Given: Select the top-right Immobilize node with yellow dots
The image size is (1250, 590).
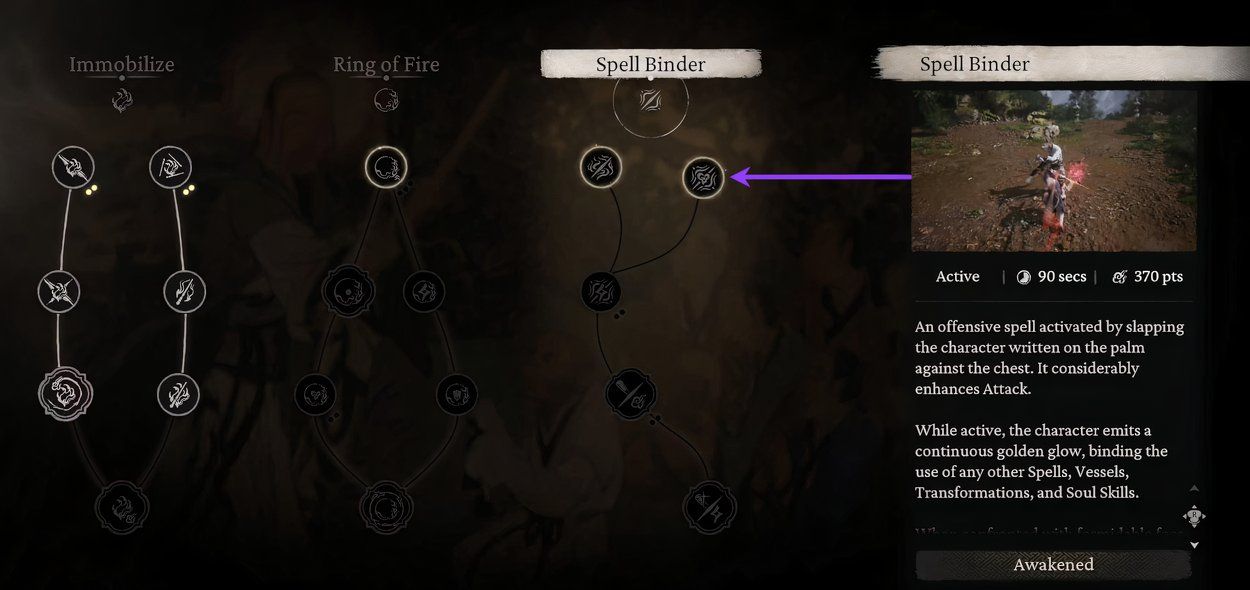Looking at the screenshot, I should point(171,167).
